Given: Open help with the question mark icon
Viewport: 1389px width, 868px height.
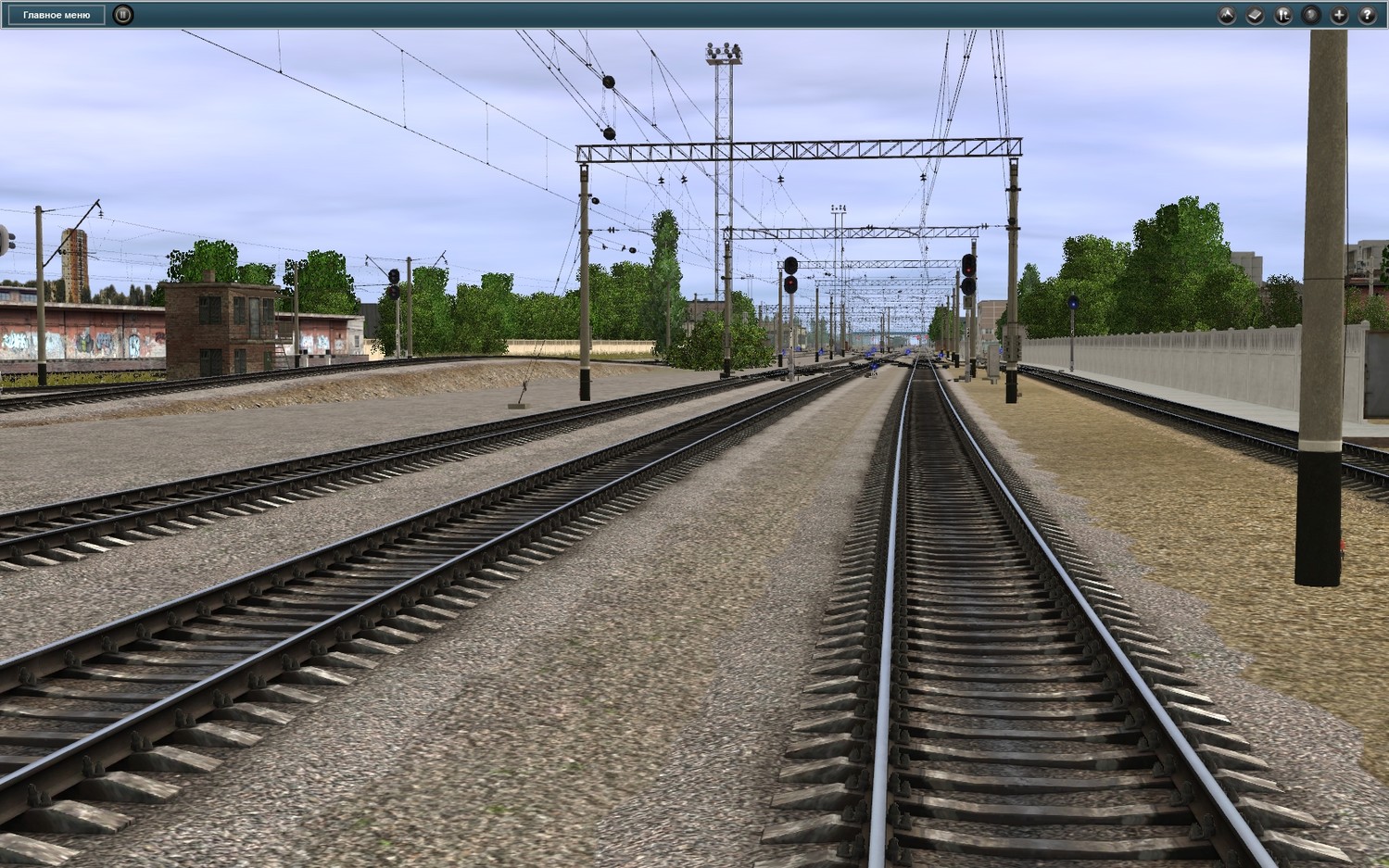Looking at the screenshot, I should pos(1366,15).
